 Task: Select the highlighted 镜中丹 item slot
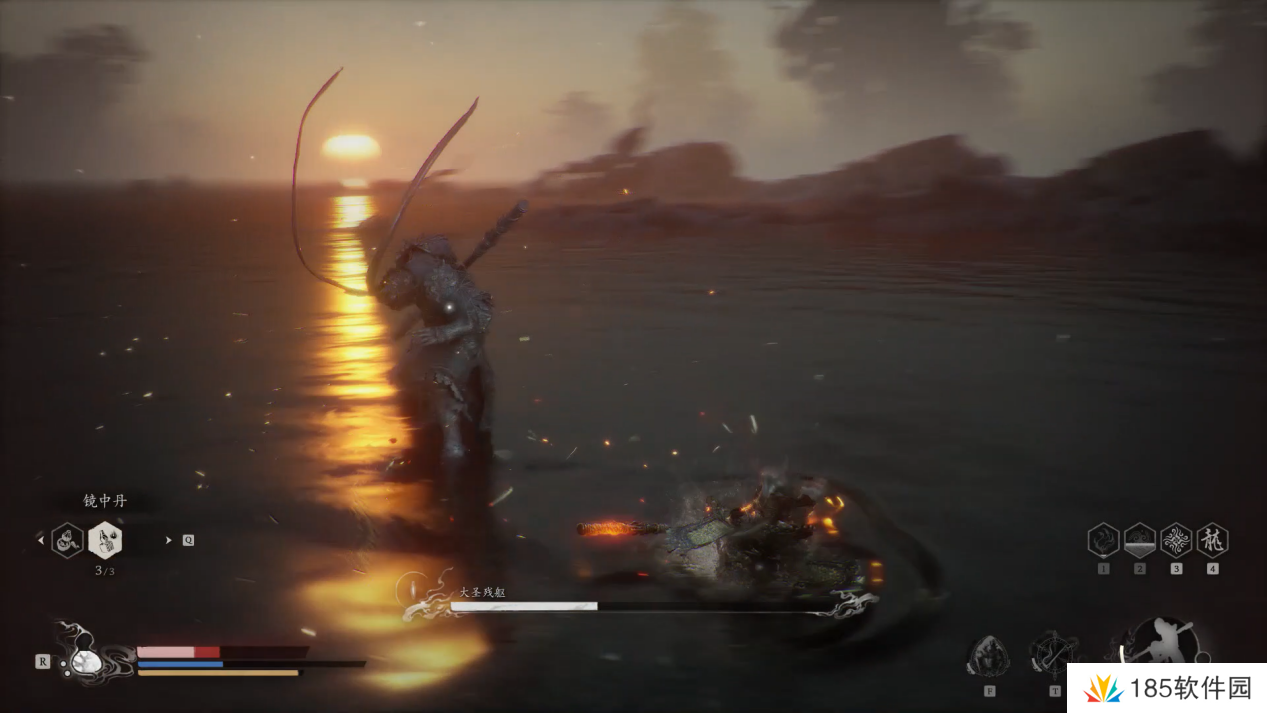pyautogui.click(x=105, y=540)
